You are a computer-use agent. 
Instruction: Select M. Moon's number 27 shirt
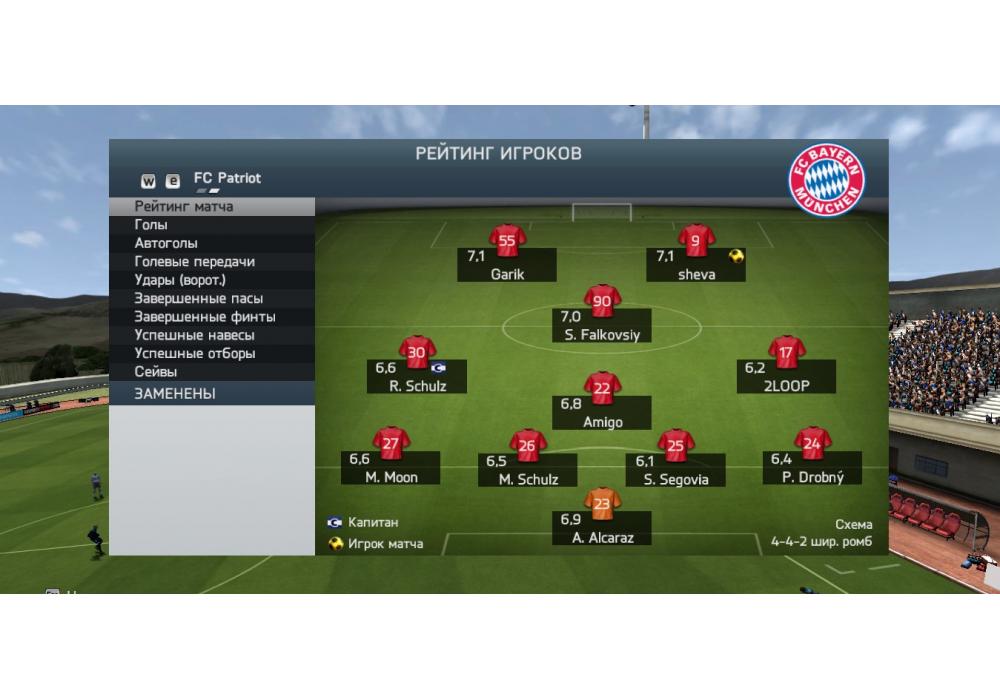(391, 443)
